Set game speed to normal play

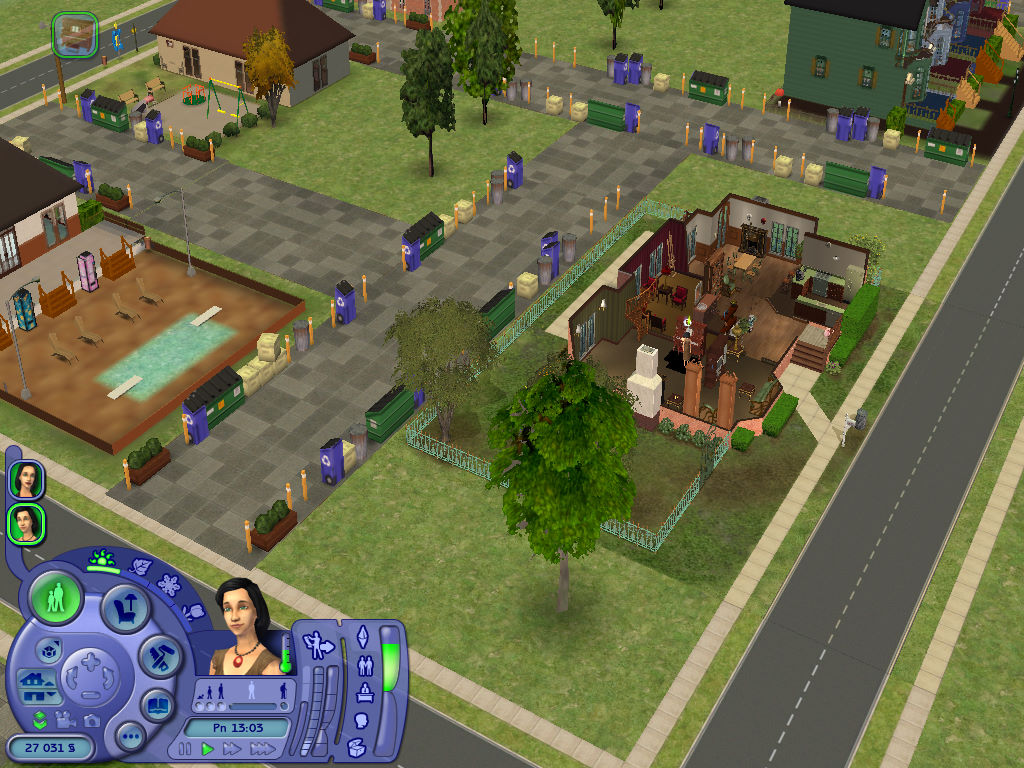point(208,748)
